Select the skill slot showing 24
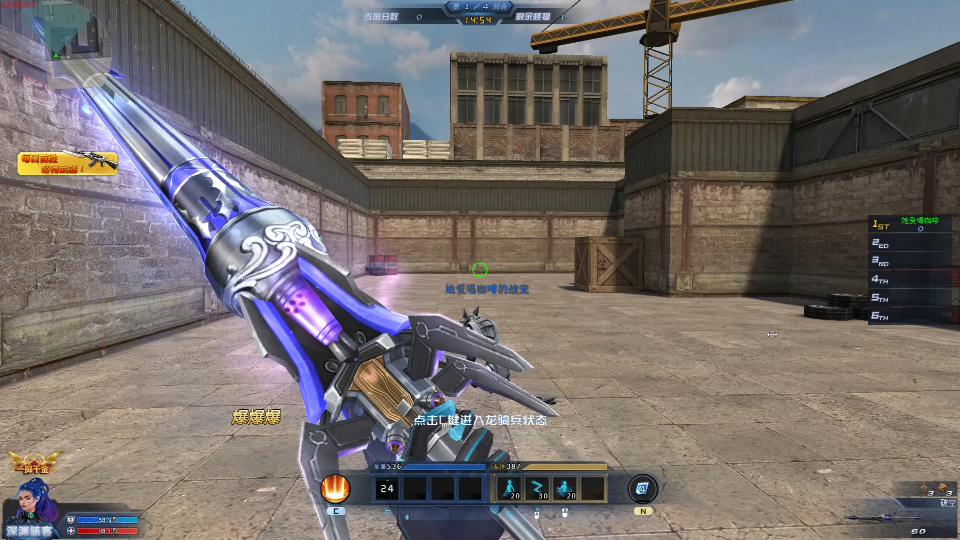This screenshot has width=960, height=540. click(388, 488)
